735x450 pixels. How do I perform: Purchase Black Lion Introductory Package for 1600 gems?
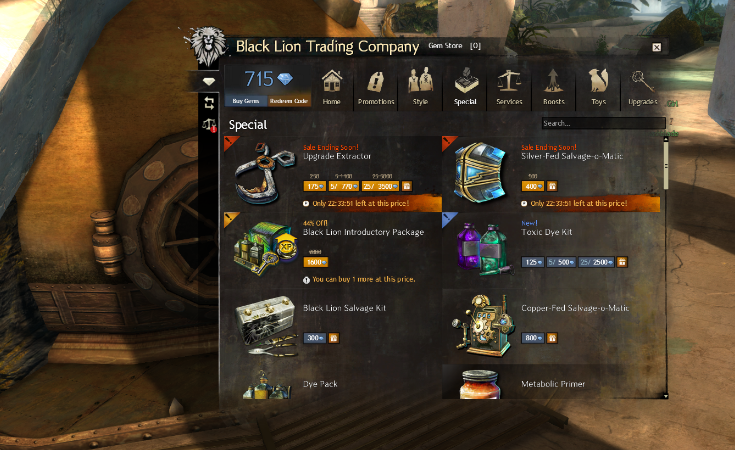316,261
